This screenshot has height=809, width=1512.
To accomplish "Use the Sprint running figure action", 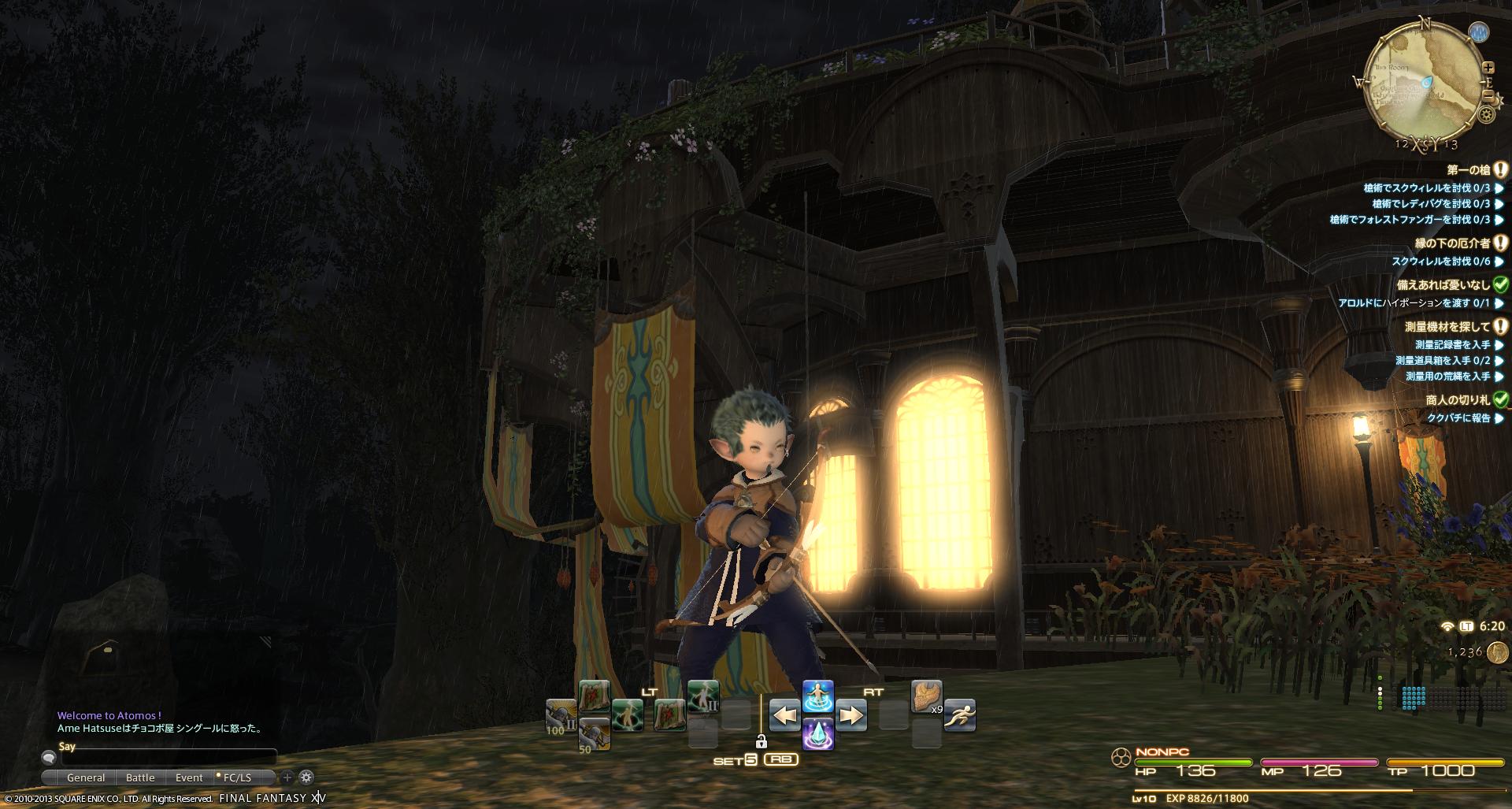I will (959, 714).
